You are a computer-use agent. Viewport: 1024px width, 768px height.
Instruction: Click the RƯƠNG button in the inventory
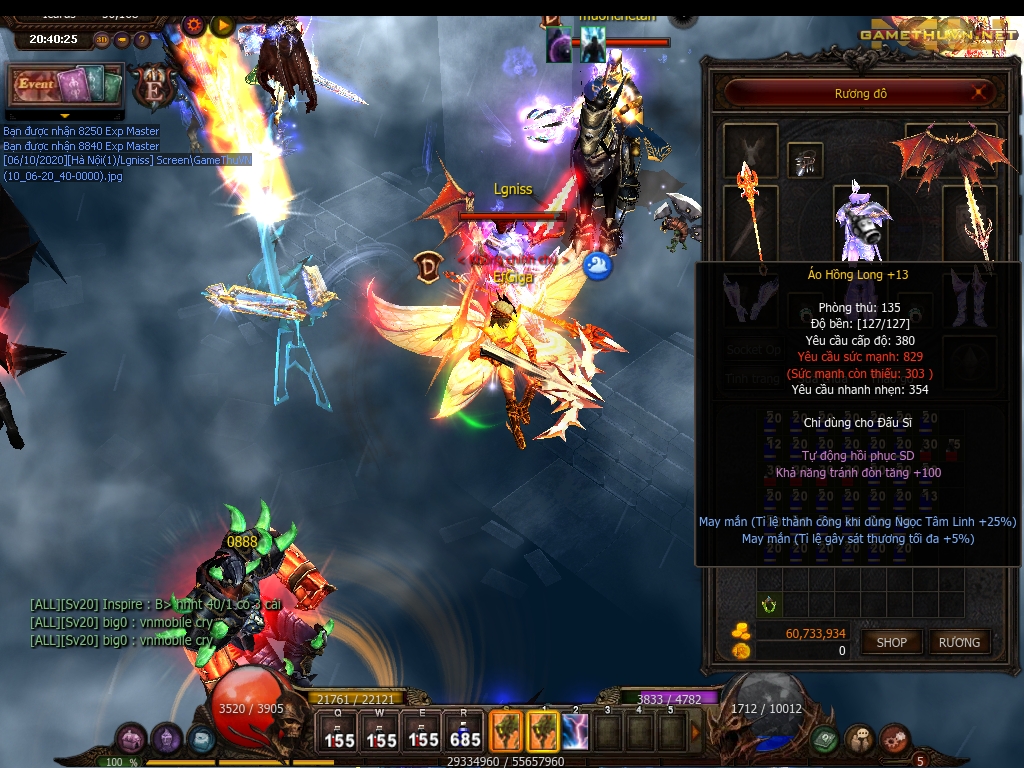pos(959,642)
